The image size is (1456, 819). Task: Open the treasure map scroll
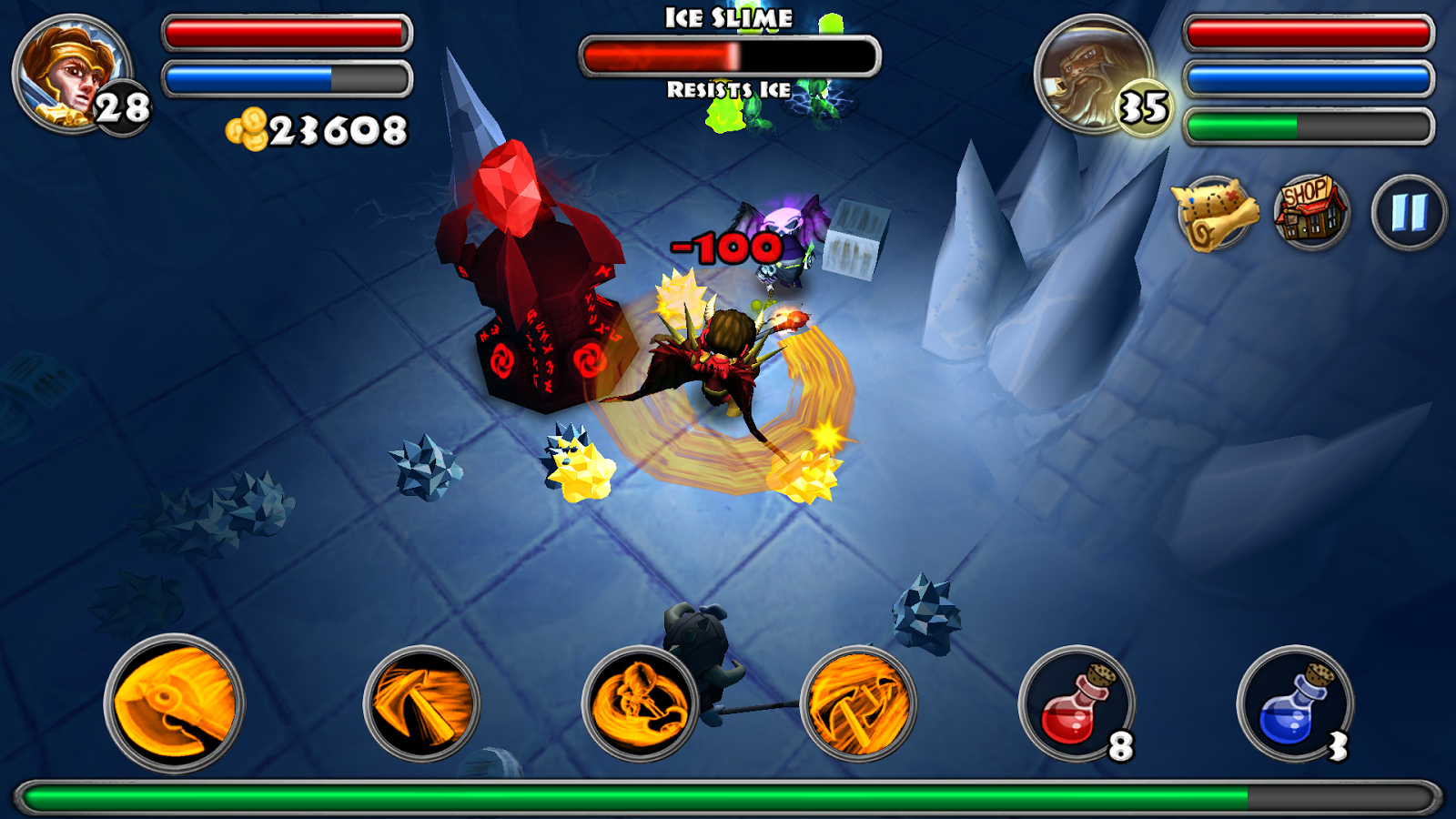click(1214, 215)
